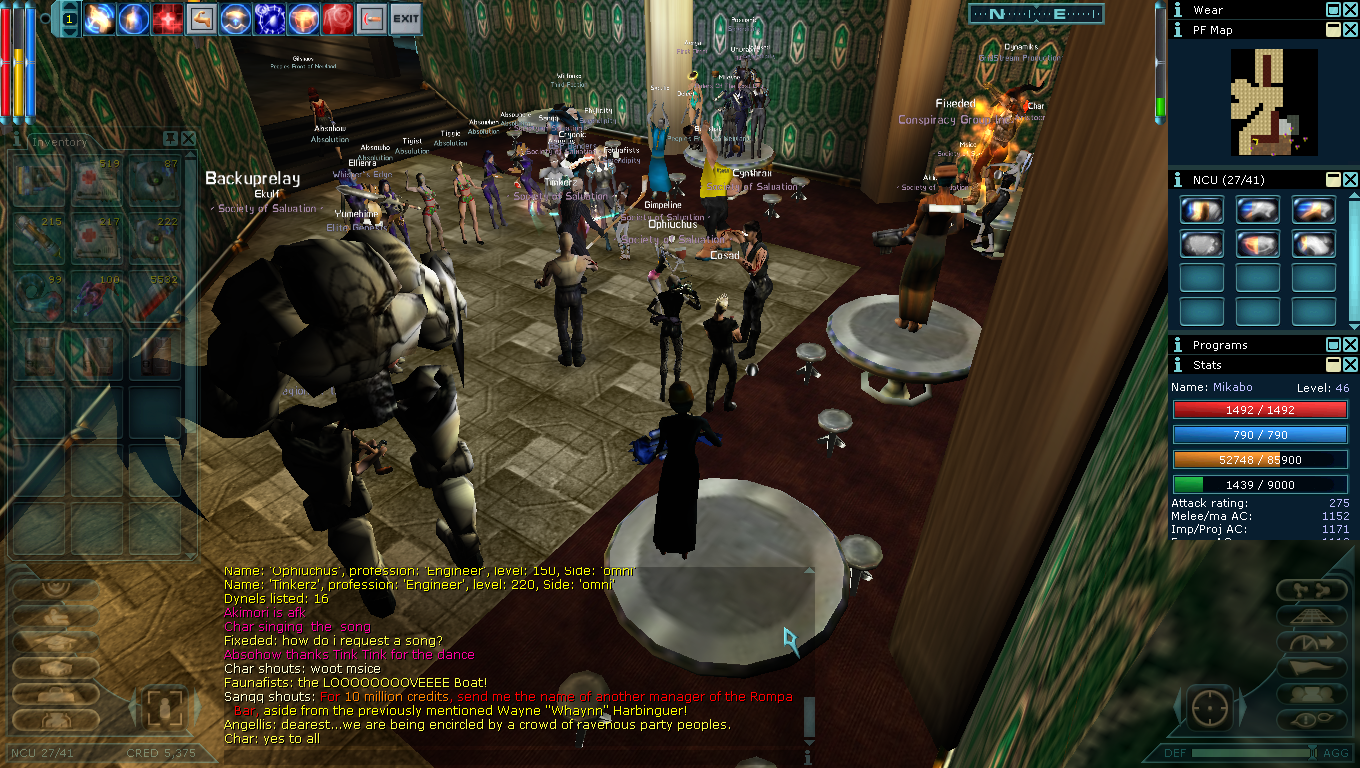Use the red cross healing hotbar ability
Image resolution: width=1360 pixels, height=768 pixels.
pyautogui.click(x=167, y=18)
